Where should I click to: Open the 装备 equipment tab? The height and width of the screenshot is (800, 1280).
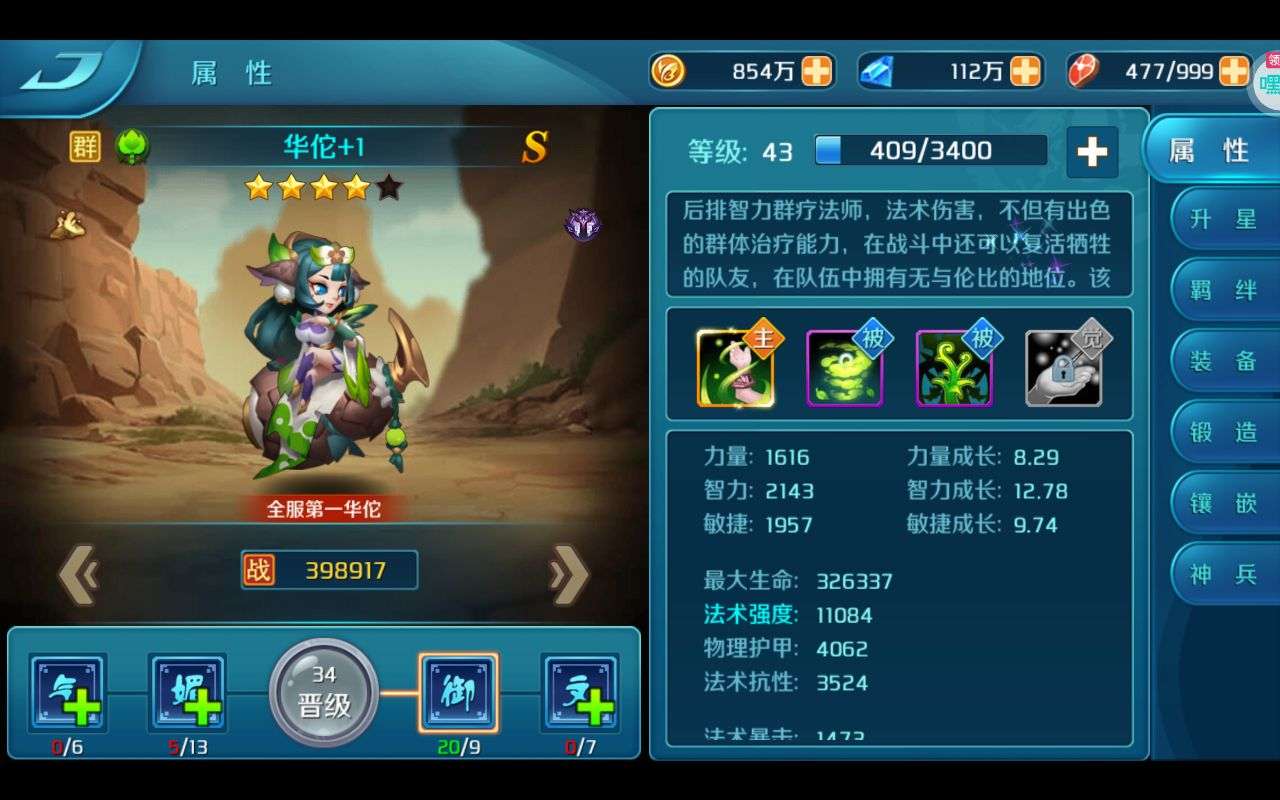[x=1223, y=362]
